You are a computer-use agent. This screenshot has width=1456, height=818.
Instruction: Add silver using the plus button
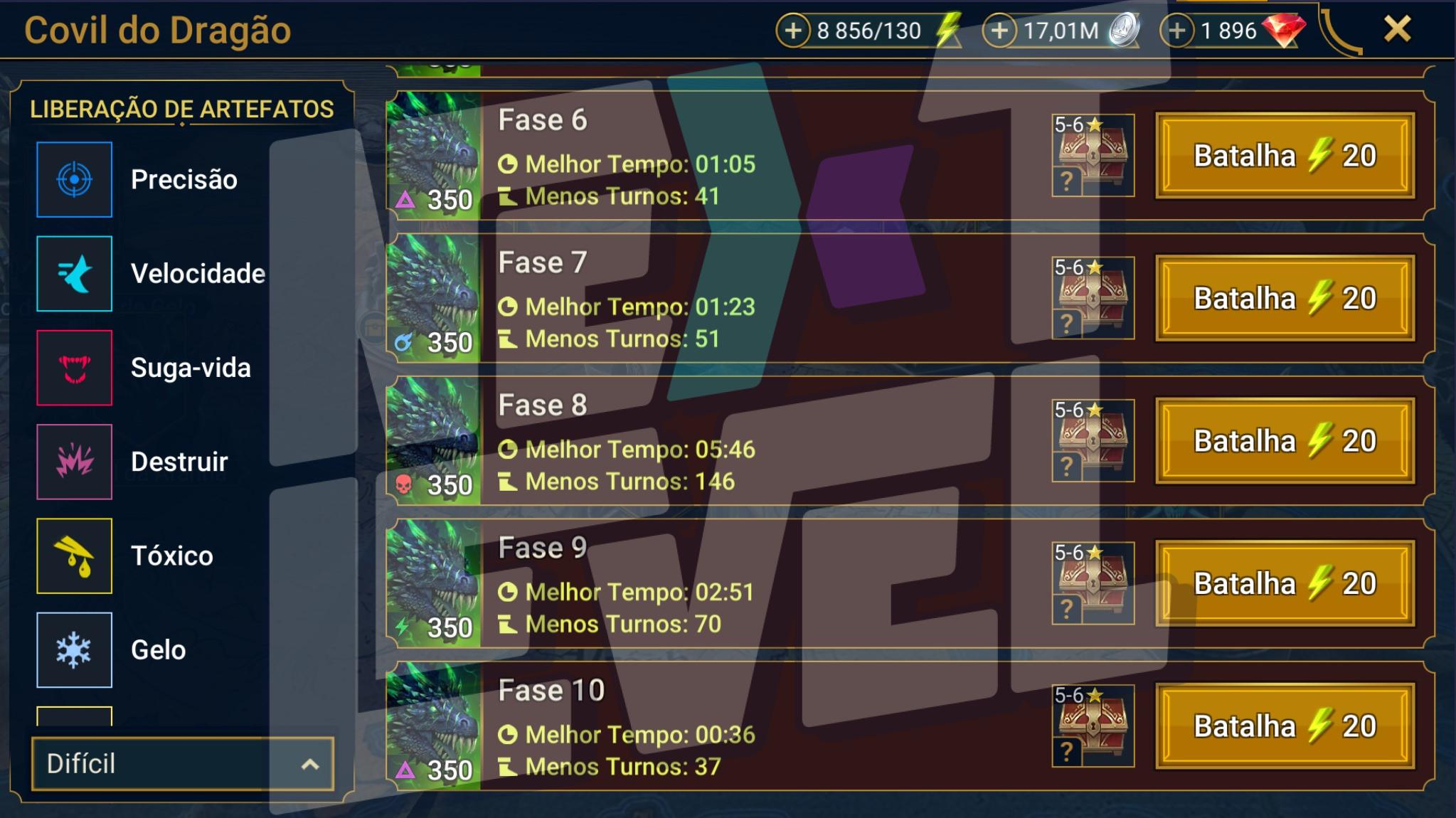pyautogui.click(x=999, y=31)
